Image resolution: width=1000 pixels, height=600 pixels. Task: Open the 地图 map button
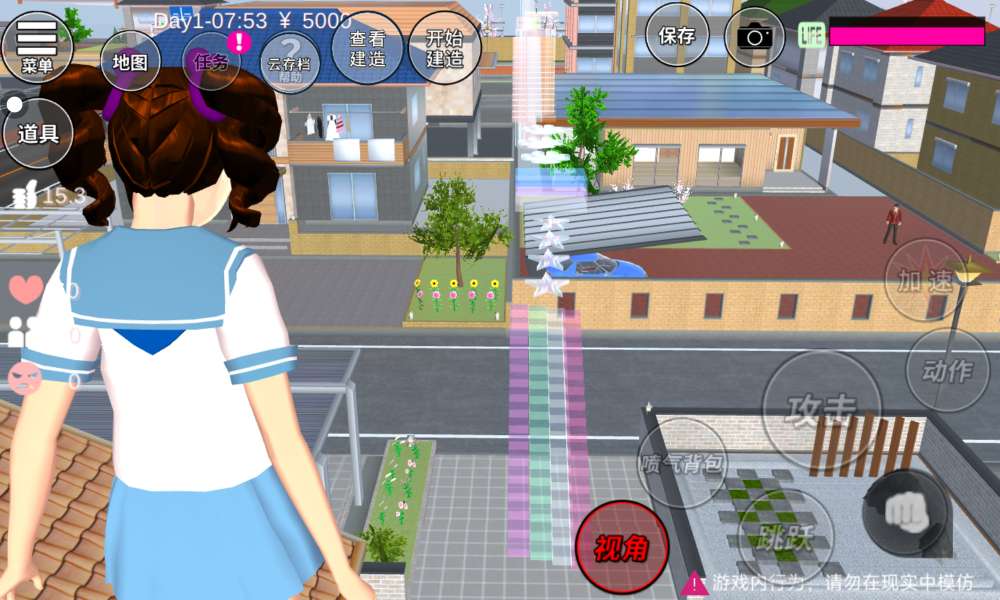[130, 61]
